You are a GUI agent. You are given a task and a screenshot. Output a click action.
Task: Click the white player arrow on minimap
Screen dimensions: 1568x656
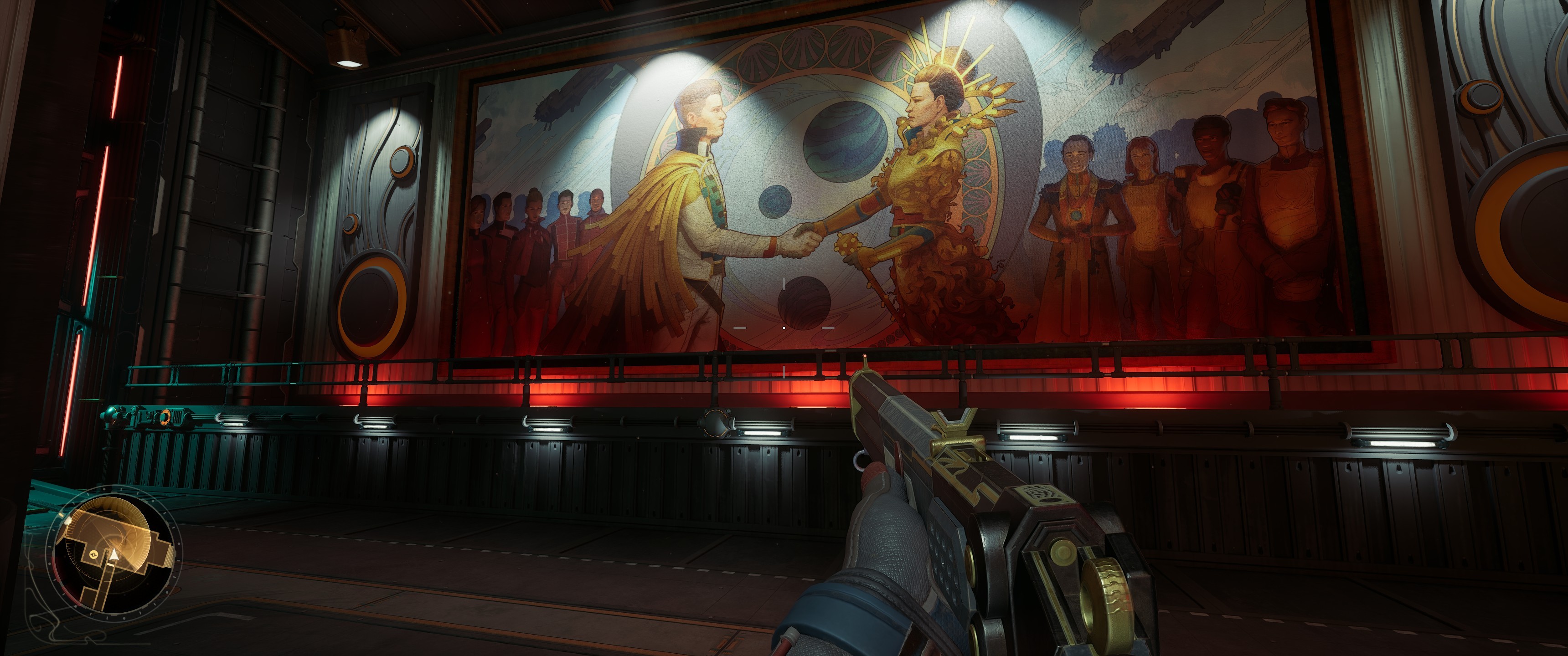coord(114,554)
